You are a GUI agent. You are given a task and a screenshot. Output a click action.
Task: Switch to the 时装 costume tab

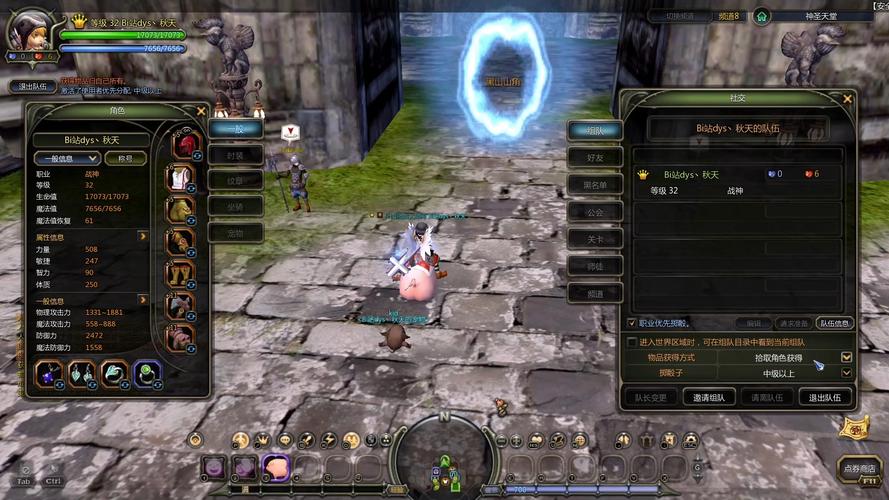[235, 154]
